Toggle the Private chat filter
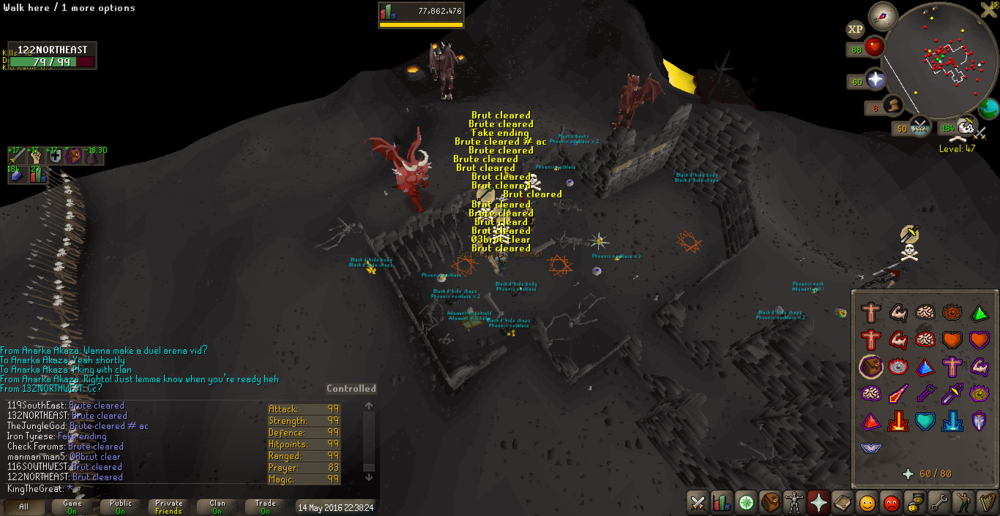 point(169,507)
